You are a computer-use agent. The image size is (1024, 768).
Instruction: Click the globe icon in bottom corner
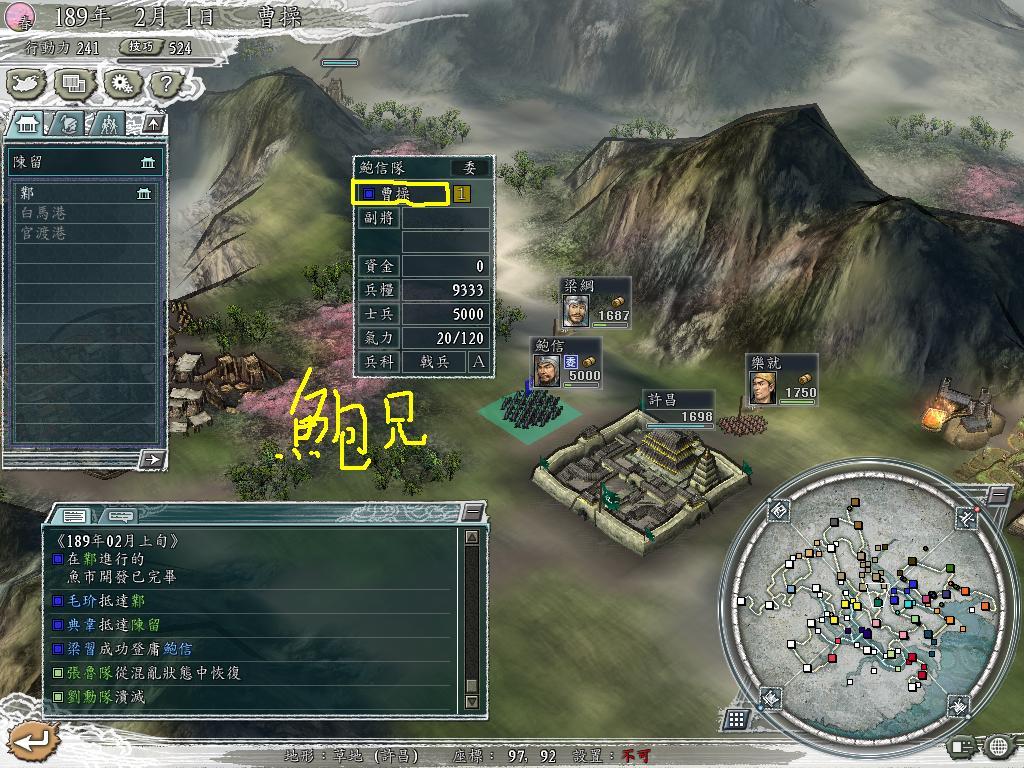tap(999, 746)
